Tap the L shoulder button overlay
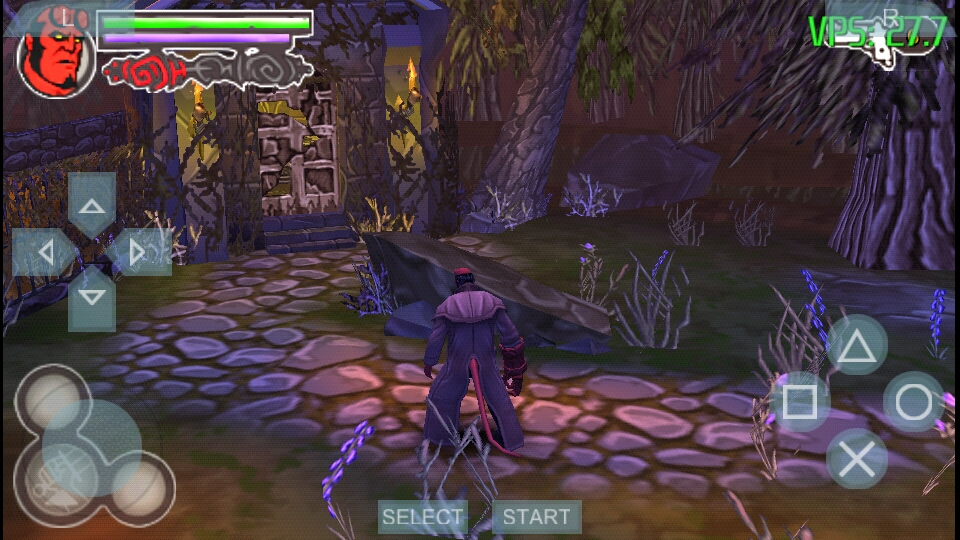The image size is (960, 540). click(65, 17)
